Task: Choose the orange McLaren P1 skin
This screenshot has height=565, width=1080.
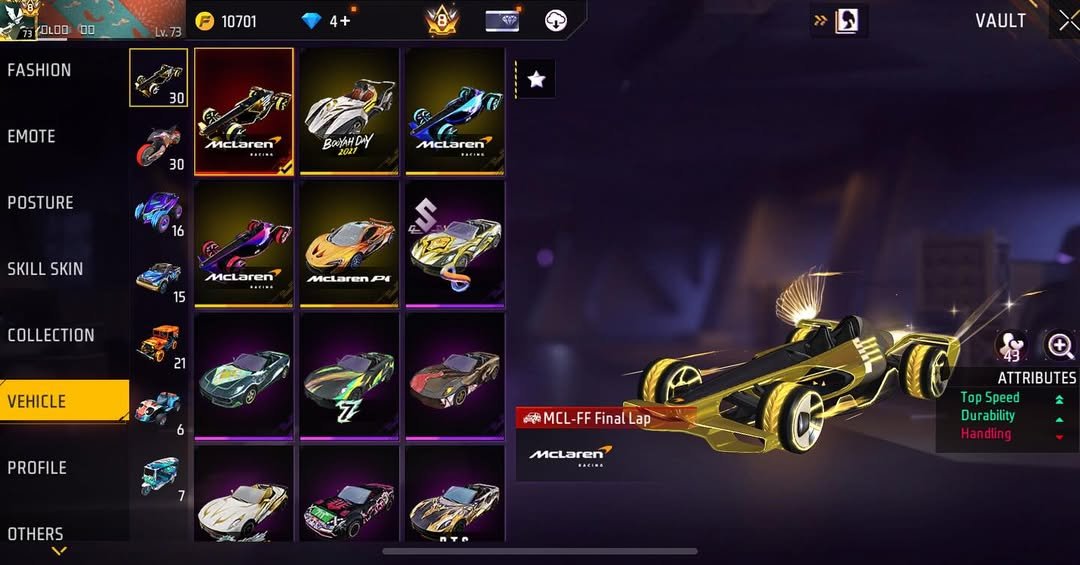Action: (x=349, y=243)
